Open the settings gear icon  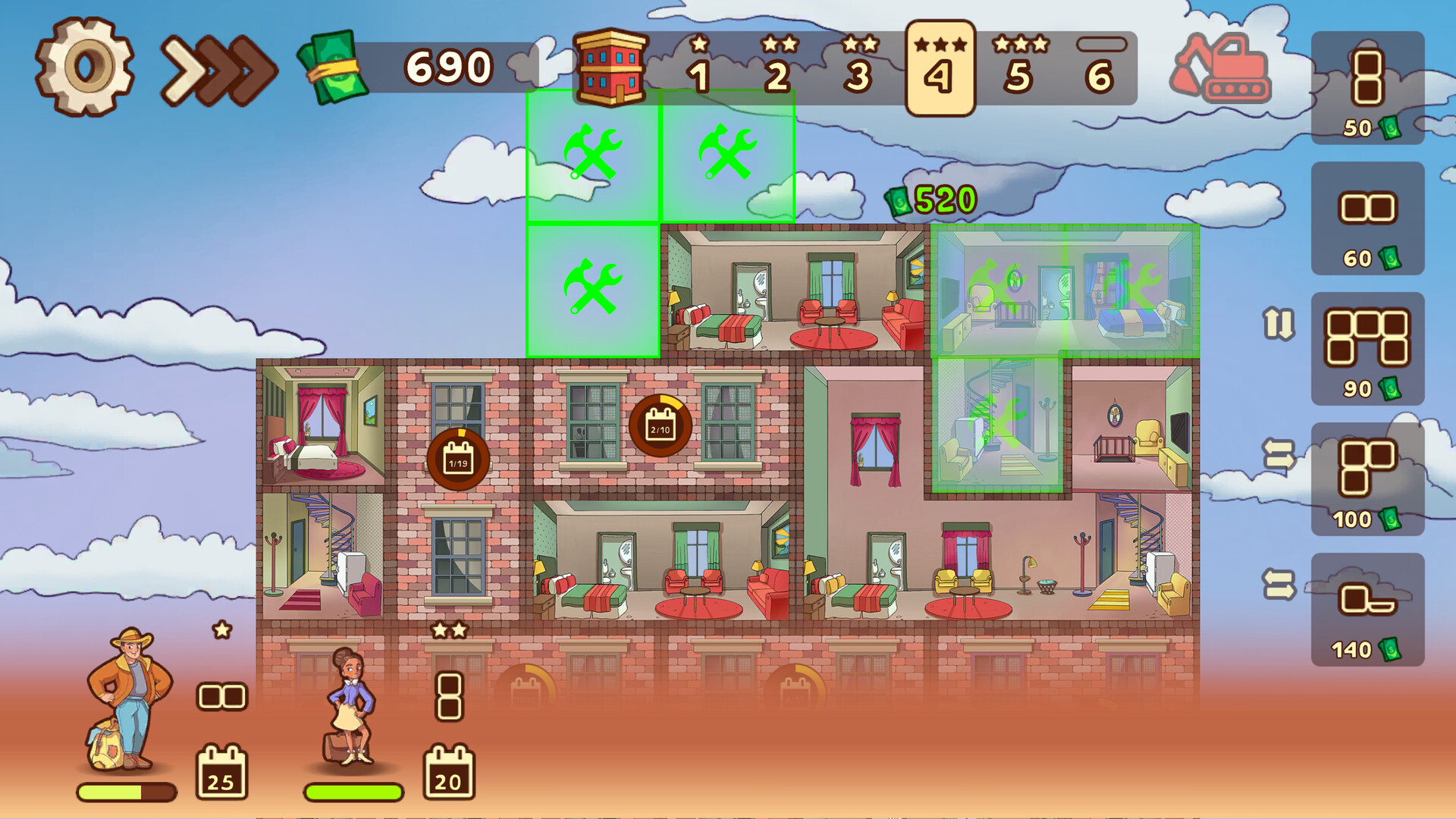85,67
